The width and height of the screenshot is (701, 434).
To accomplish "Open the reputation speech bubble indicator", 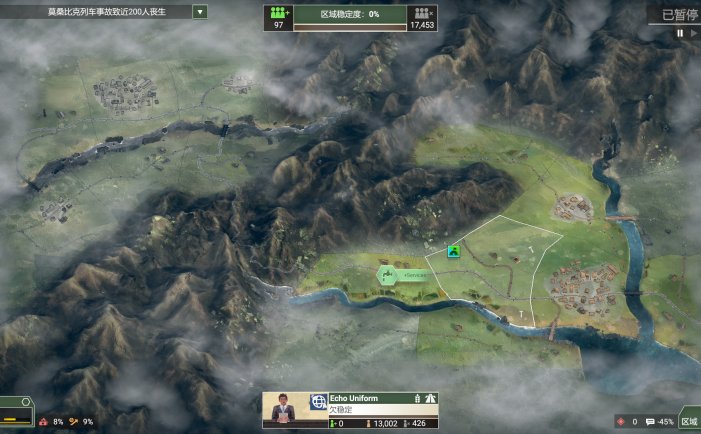I will pos(659,422).
